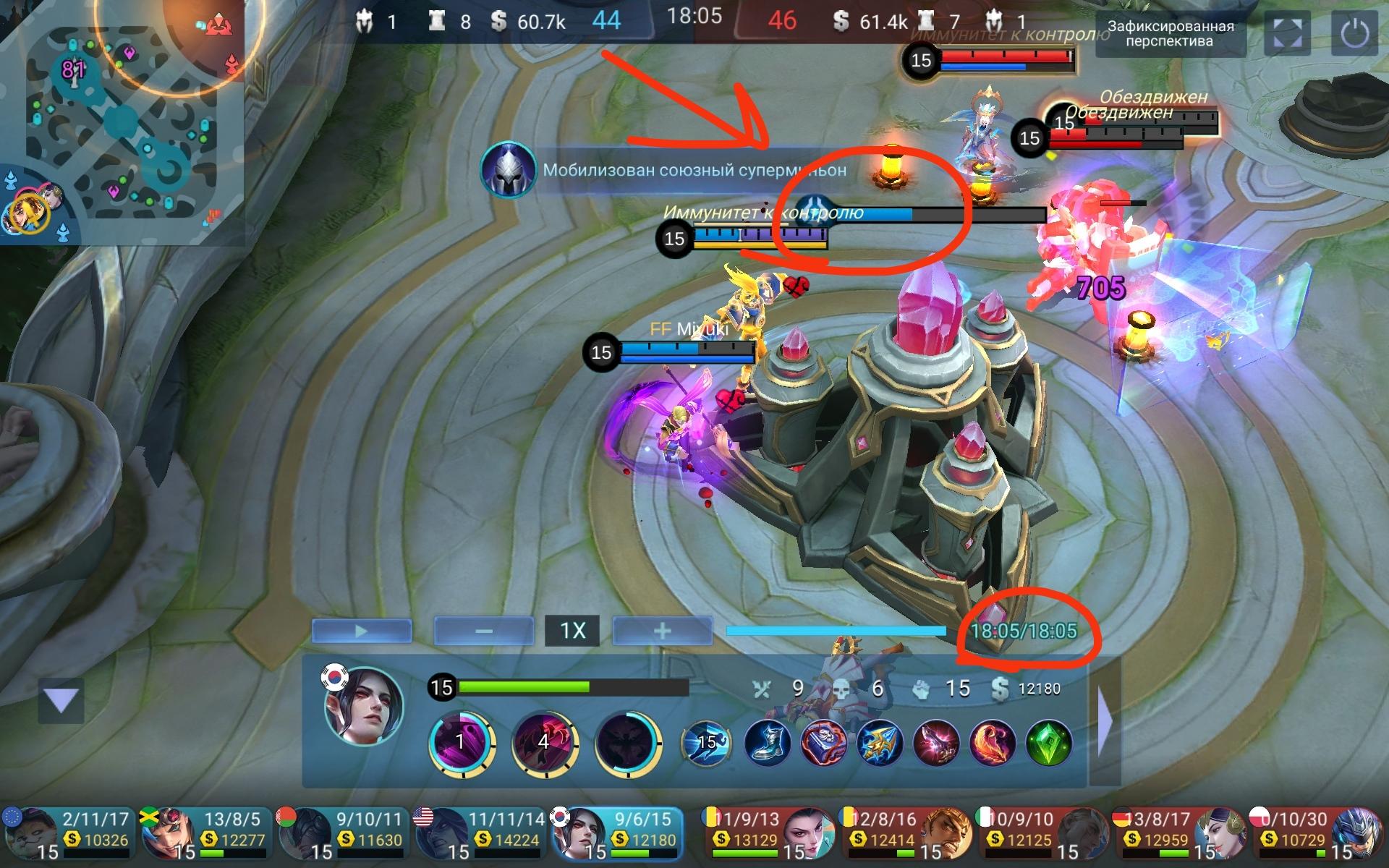
Task: Collapse the player panel with downward arrow
Action: click(x=61, y=700)
